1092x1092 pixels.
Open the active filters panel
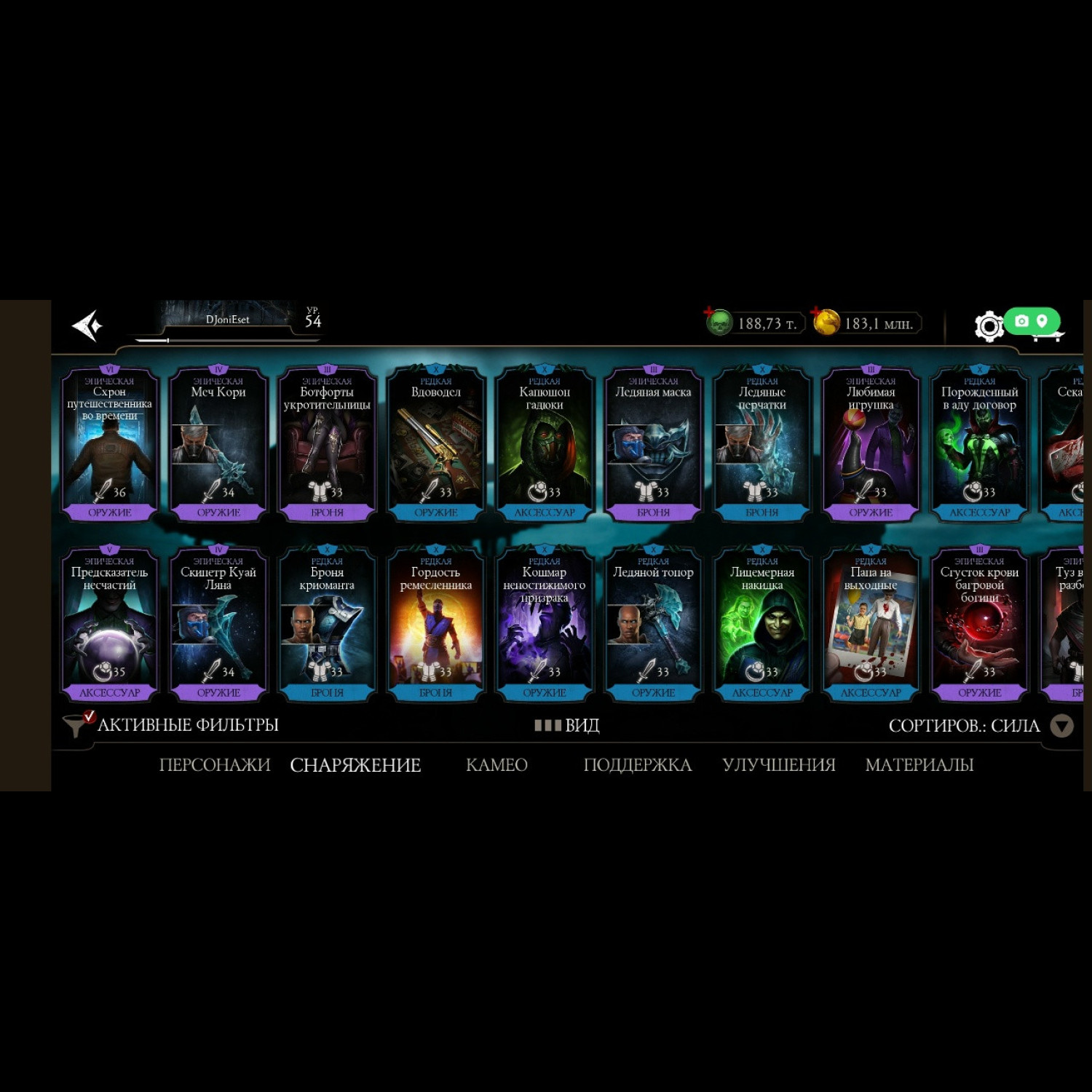(172, 725)
